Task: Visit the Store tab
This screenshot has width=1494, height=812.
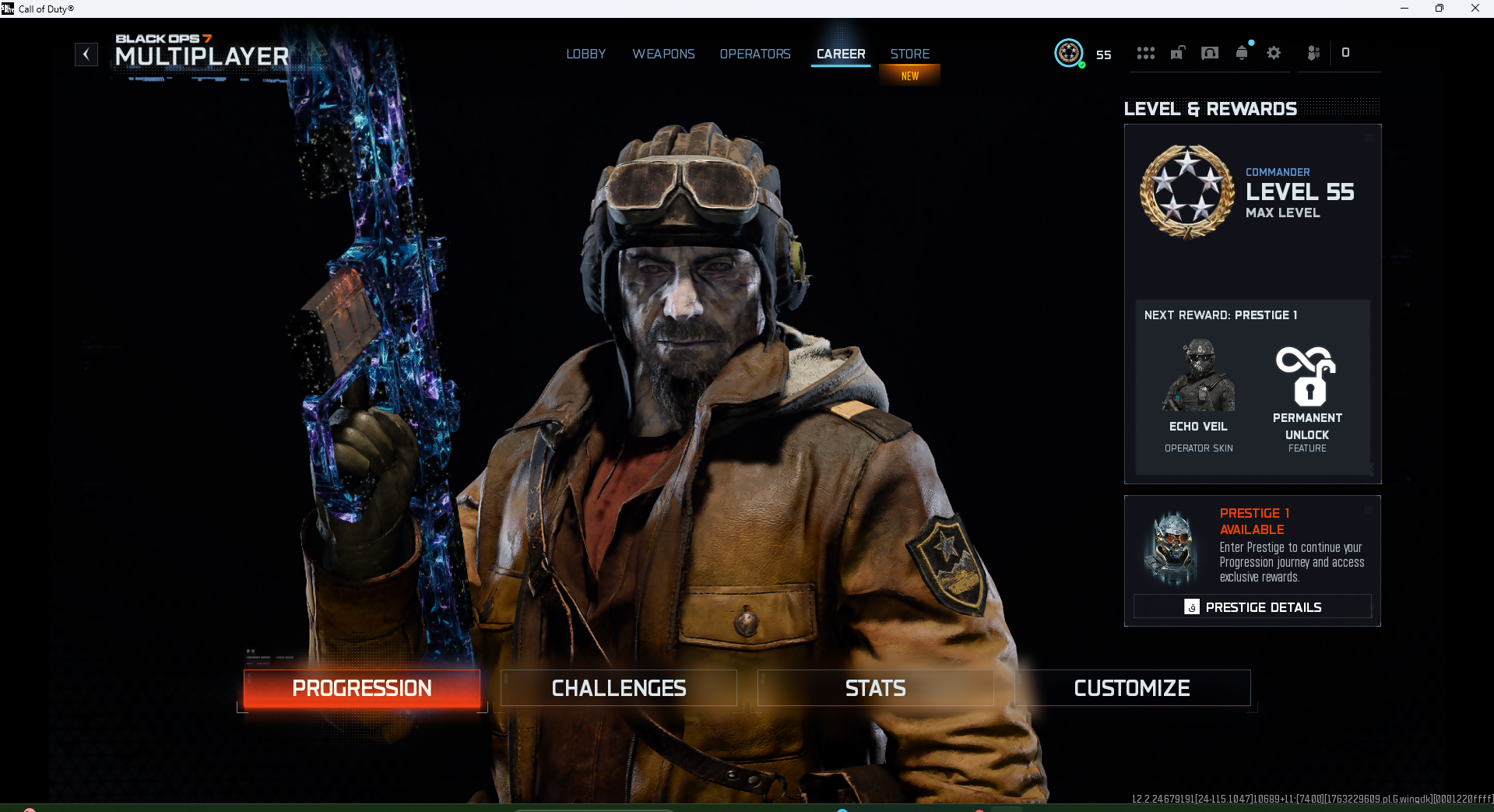Action: pyautogui.click(x=909, y=54)
